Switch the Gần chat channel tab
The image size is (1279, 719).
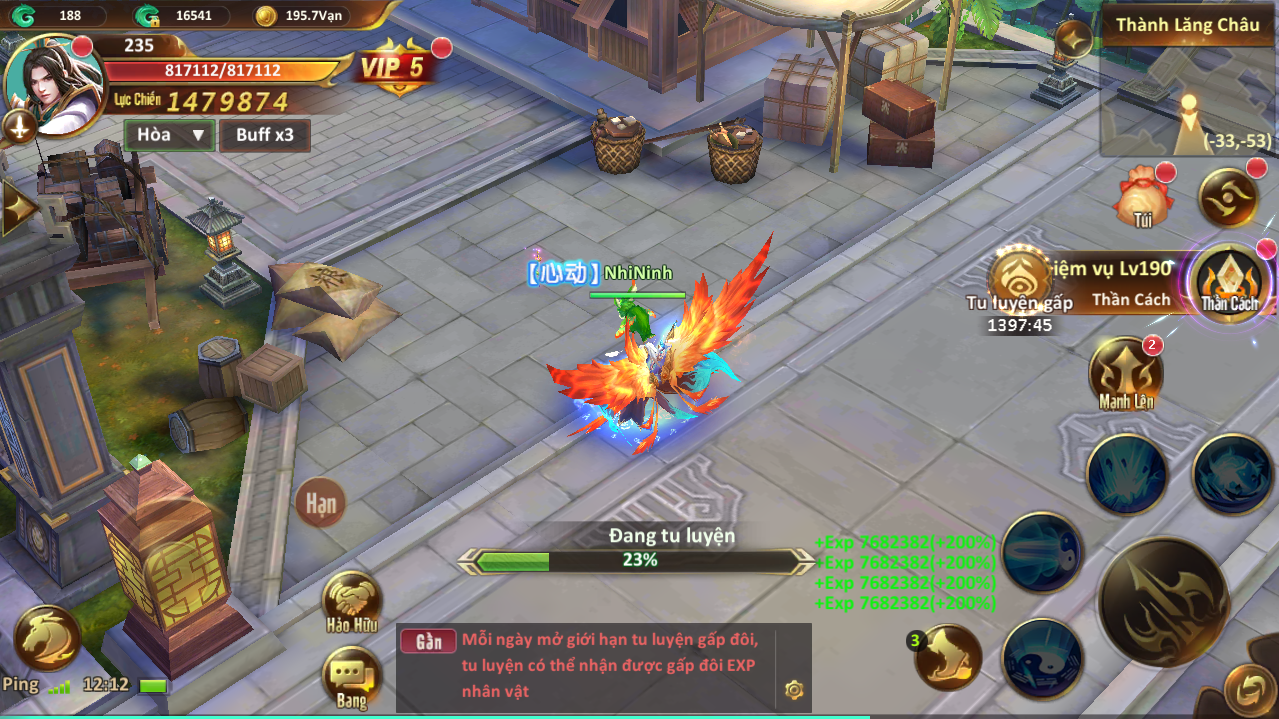(x=428, y=642)
